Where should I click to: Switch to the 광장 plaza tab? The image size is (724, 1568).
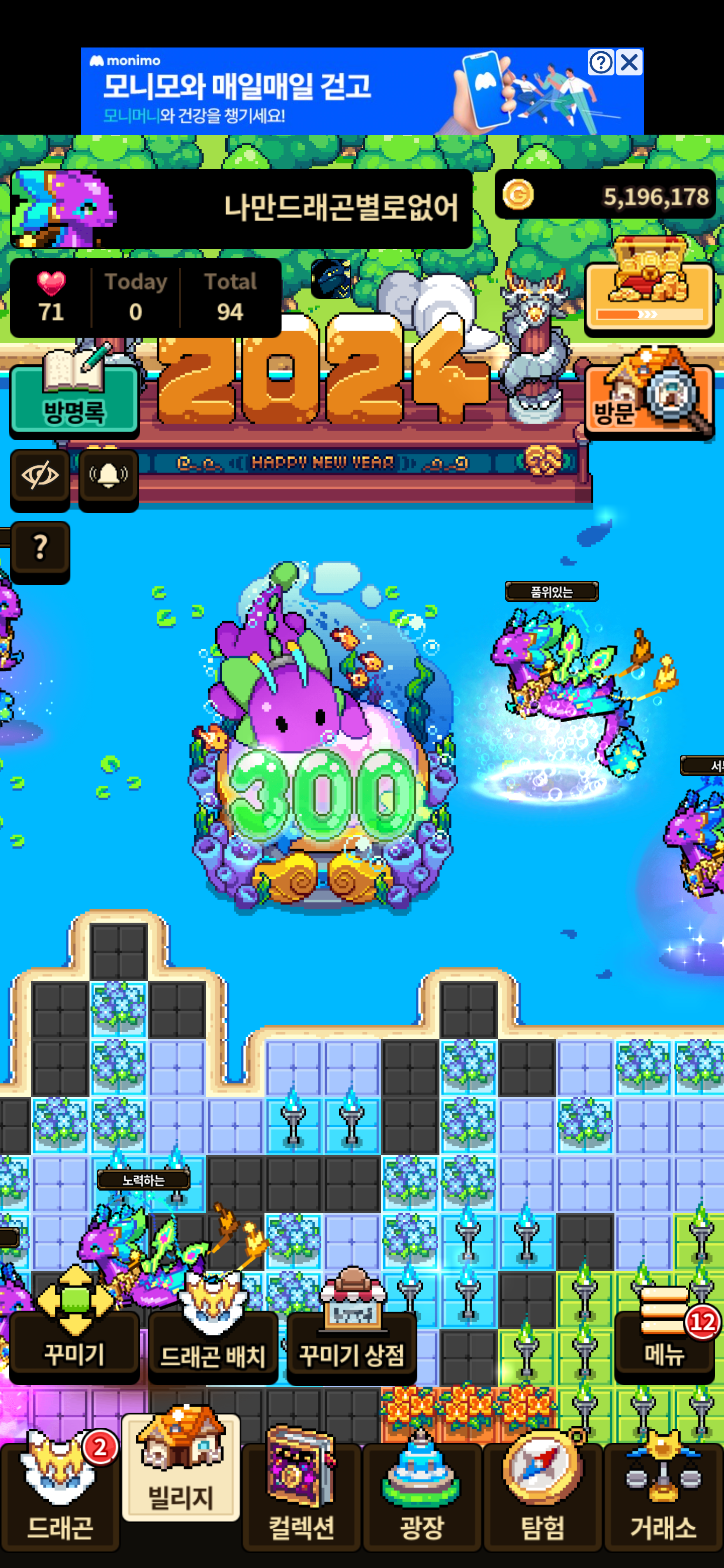422,1495
